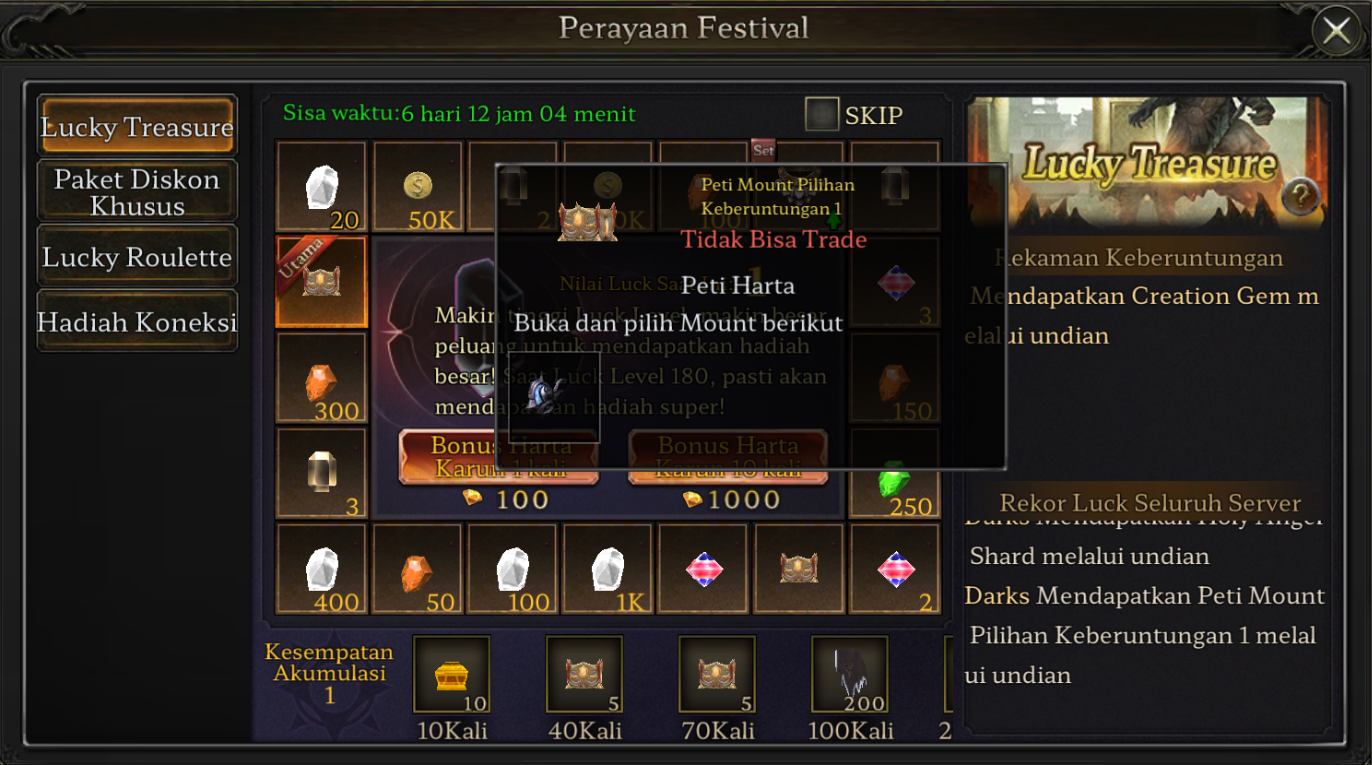
Task: Inspect the orange gem reward with 300
Action: pos(321,378)
